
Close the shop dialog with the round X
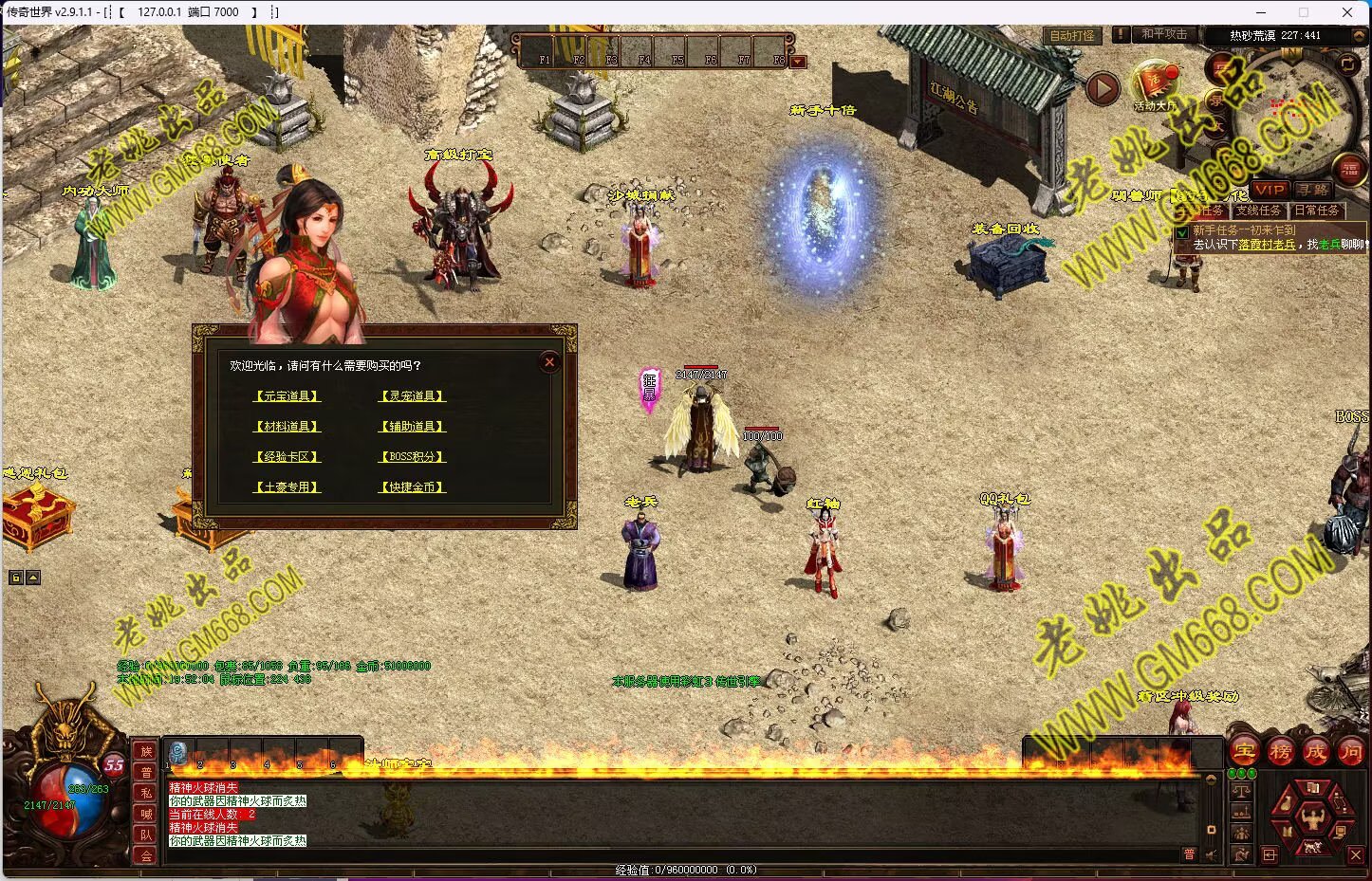549,362
